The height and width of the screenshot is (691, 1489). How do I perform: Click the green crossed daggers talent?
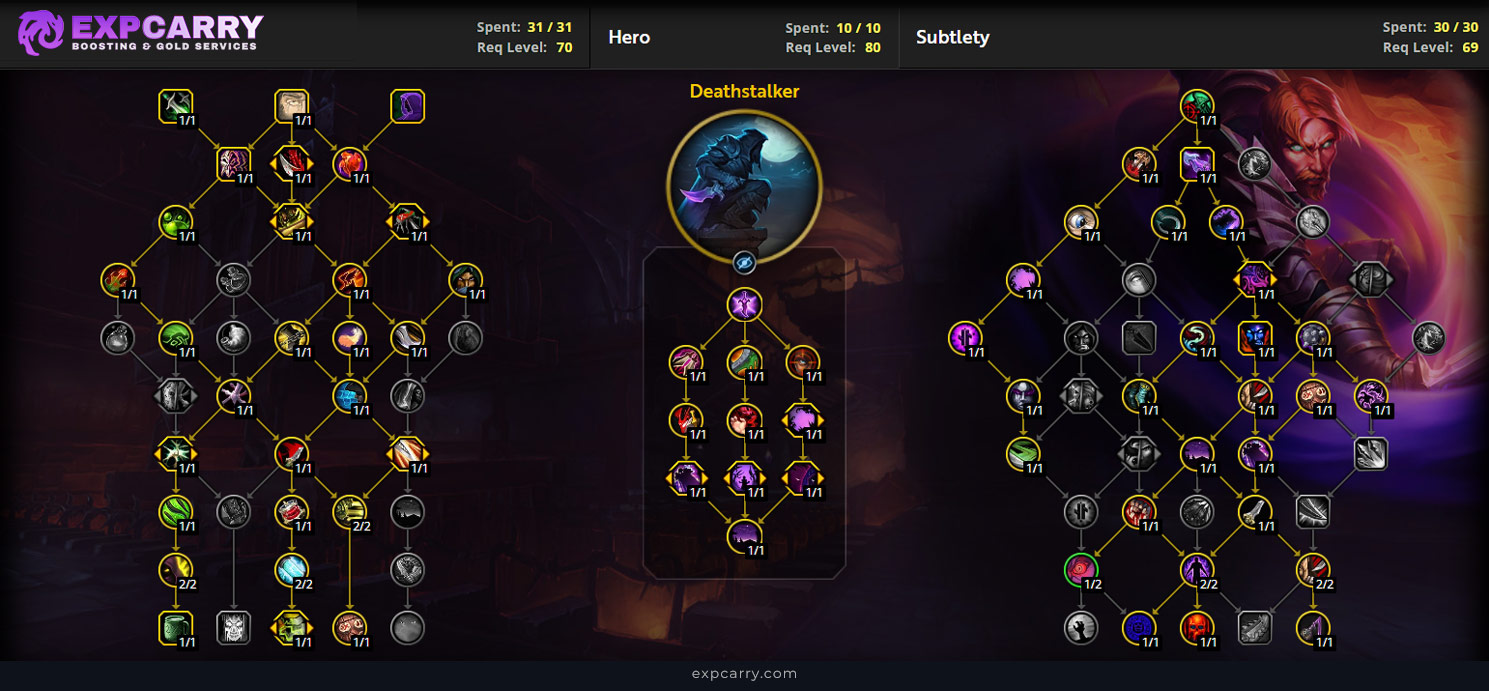pos(175,105)
